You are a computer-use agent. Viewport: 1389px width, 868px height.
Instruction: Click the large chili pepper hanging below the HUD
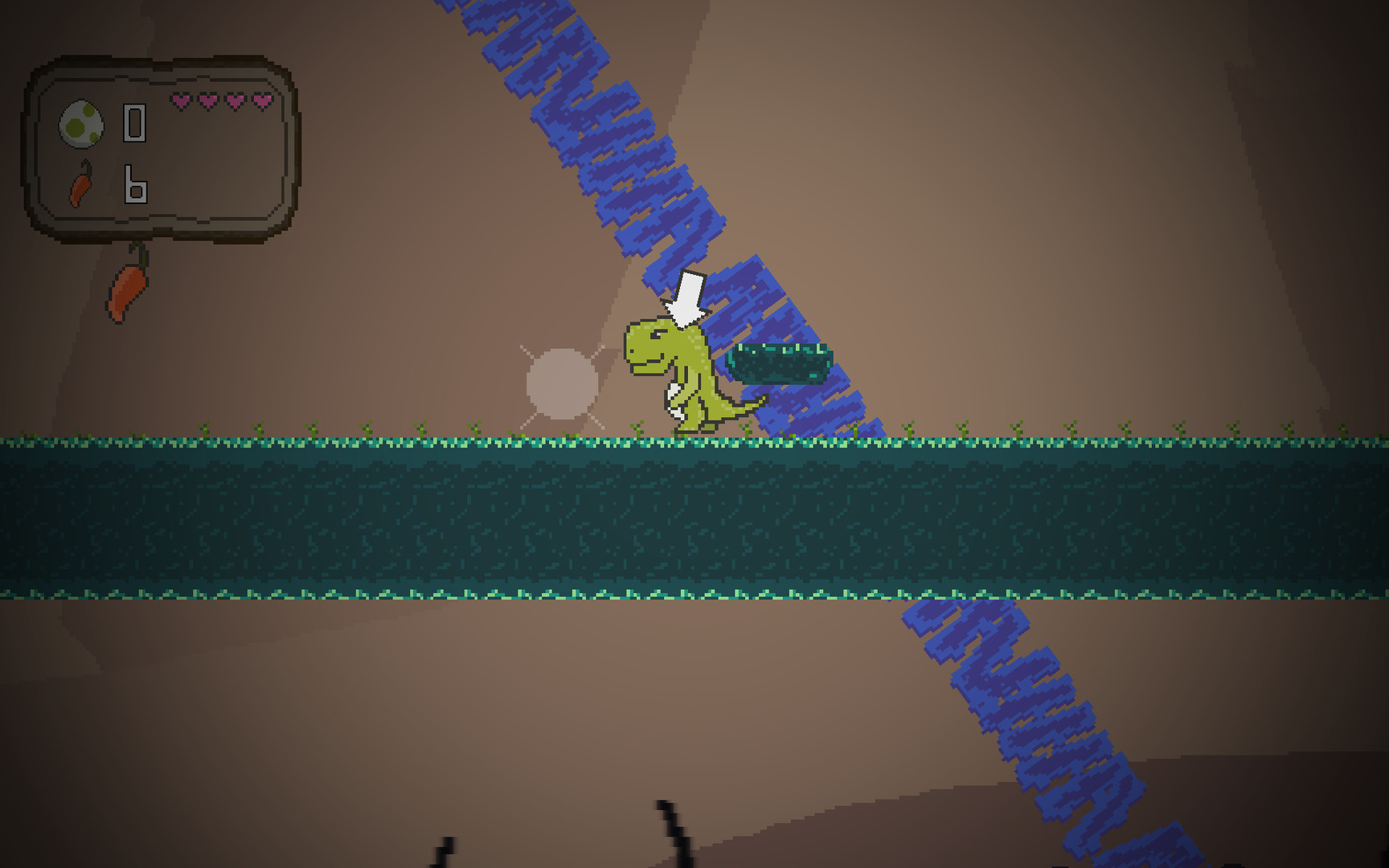pyautogui.click(x=129, y=289)
